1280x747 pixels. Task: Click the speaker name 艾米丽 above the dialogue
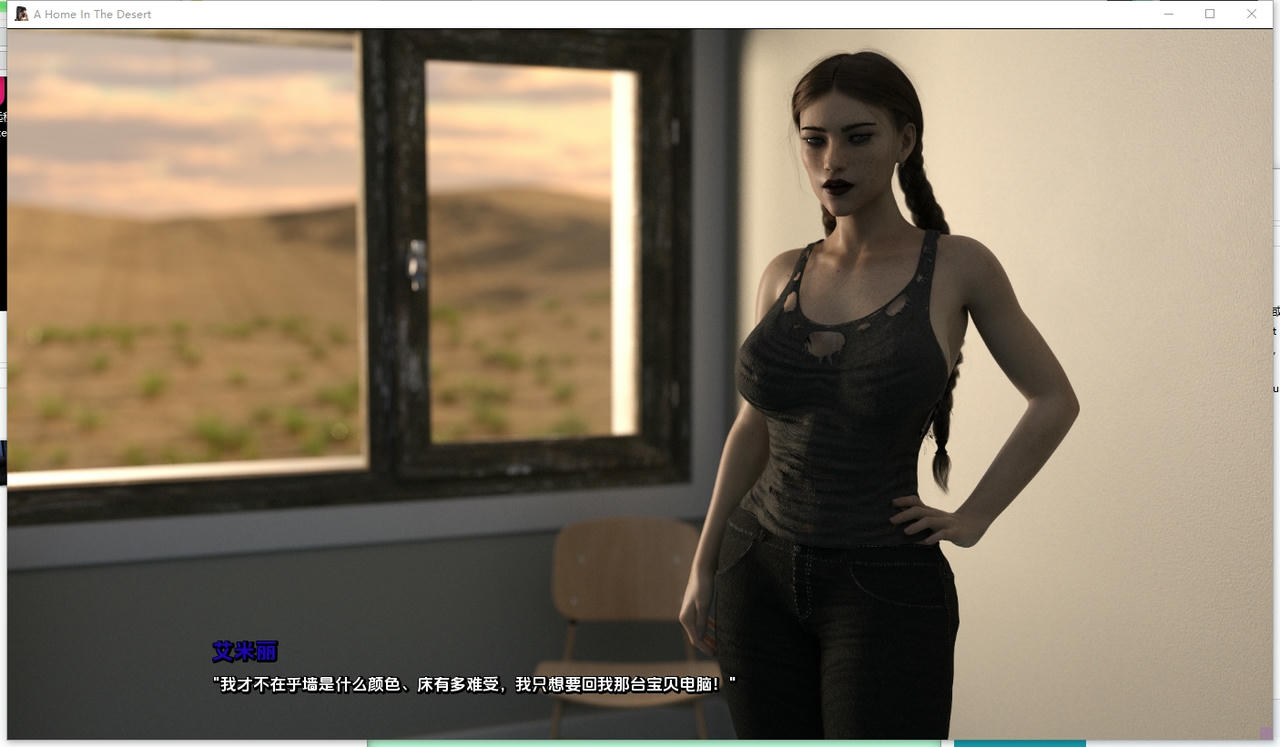point(243,651)
